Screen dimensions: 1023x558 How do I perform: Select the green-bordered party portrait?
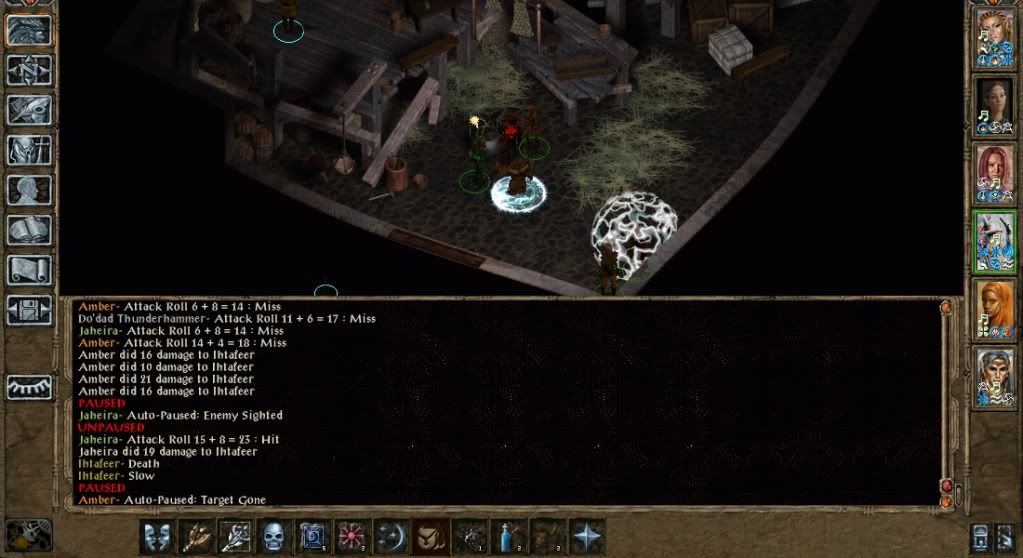coord(995,241)
